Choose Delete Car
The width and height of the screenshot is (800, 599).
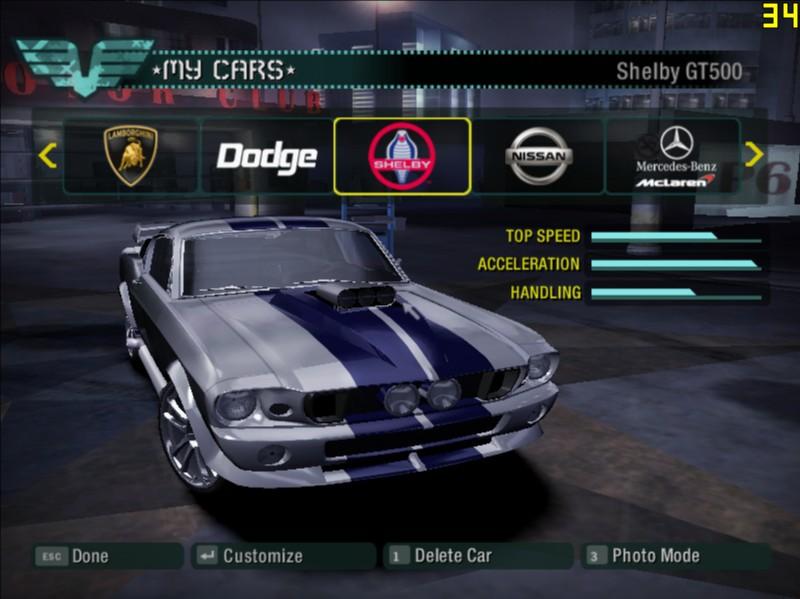click(453, 556)
